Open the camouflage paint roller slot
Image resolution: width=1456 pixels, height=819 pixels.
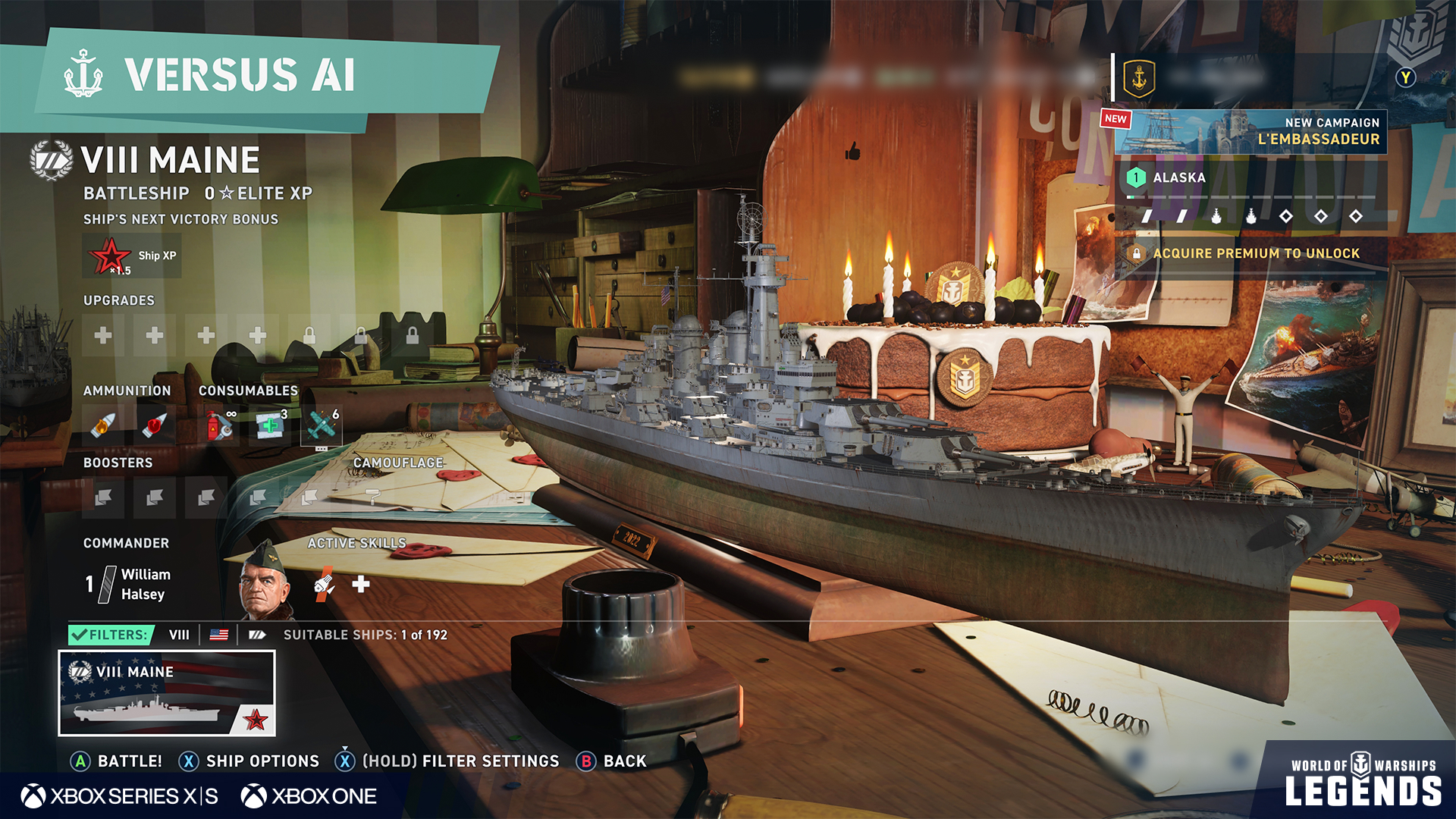(x=373, y=497)
